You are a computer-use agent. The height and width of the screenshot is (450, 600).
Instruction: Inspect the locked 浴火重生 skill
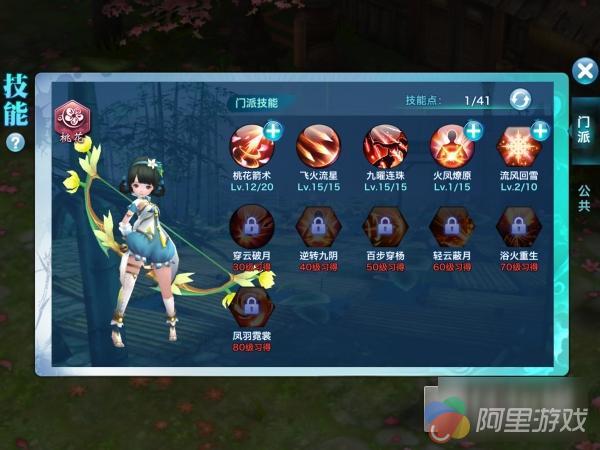[518, 225]
